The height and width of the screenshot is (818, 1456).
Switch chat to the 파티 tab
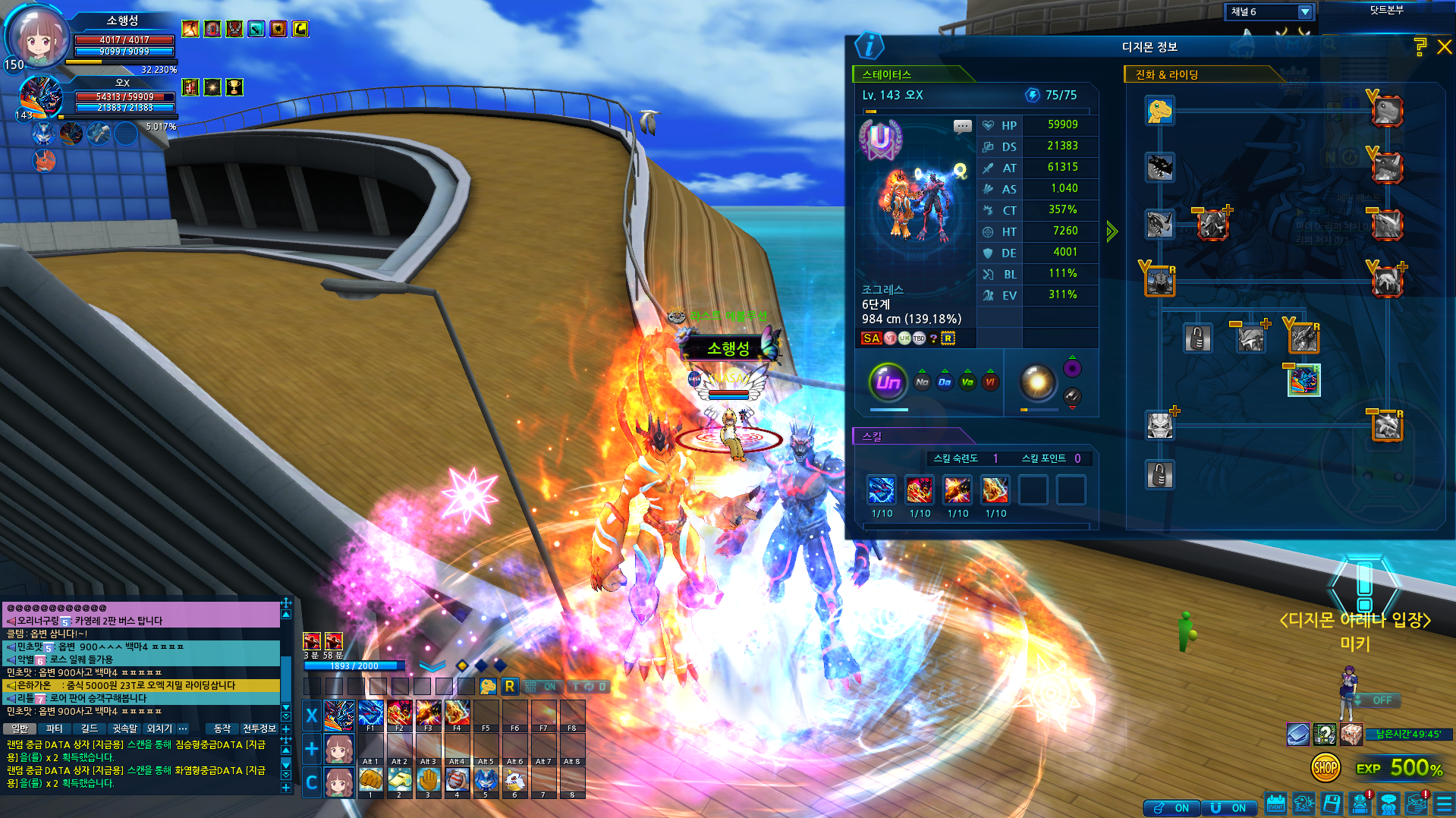[54, 728]
